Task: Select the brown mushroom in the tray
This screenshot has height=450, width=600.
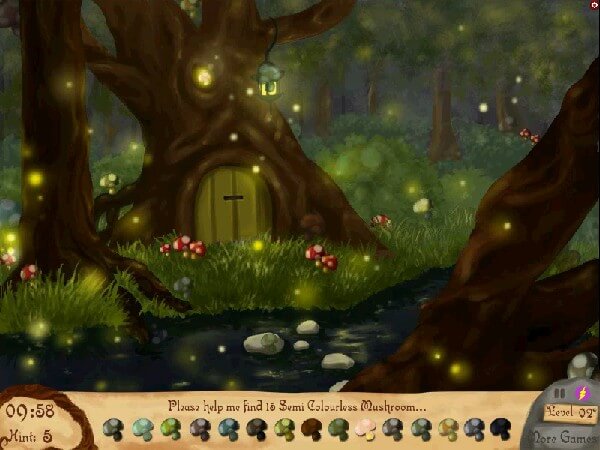Action: 311,429
